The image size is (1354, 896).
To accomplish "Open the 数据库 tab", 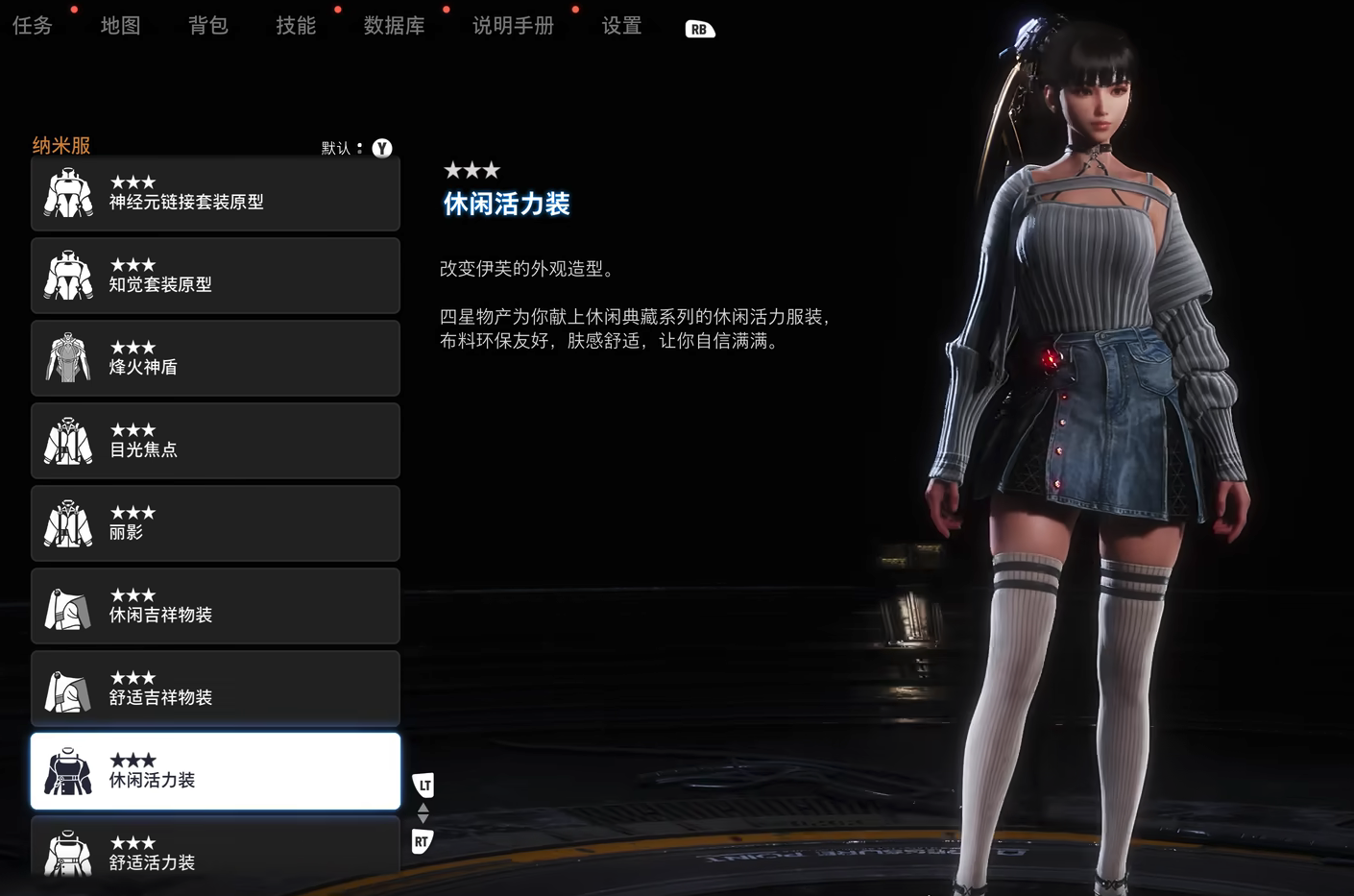I will coord(394,26).
